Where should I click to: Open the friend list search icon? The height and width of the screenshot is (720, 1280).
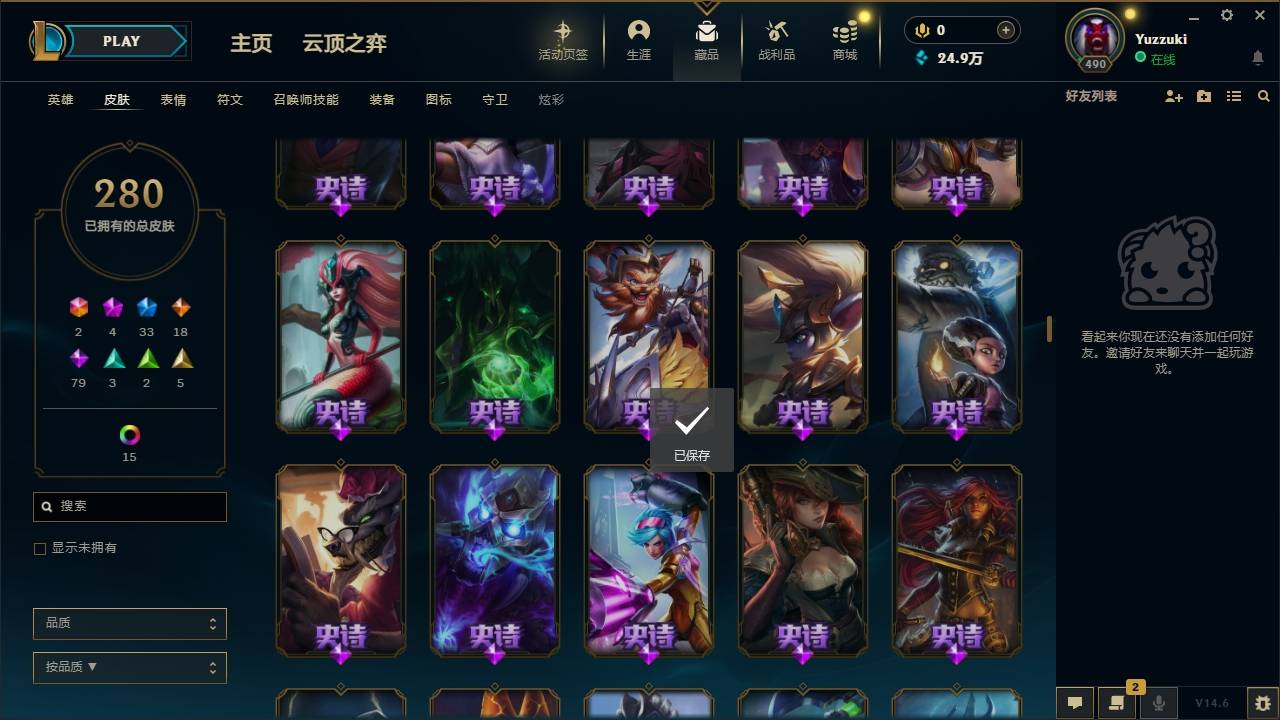[1264, 96]
